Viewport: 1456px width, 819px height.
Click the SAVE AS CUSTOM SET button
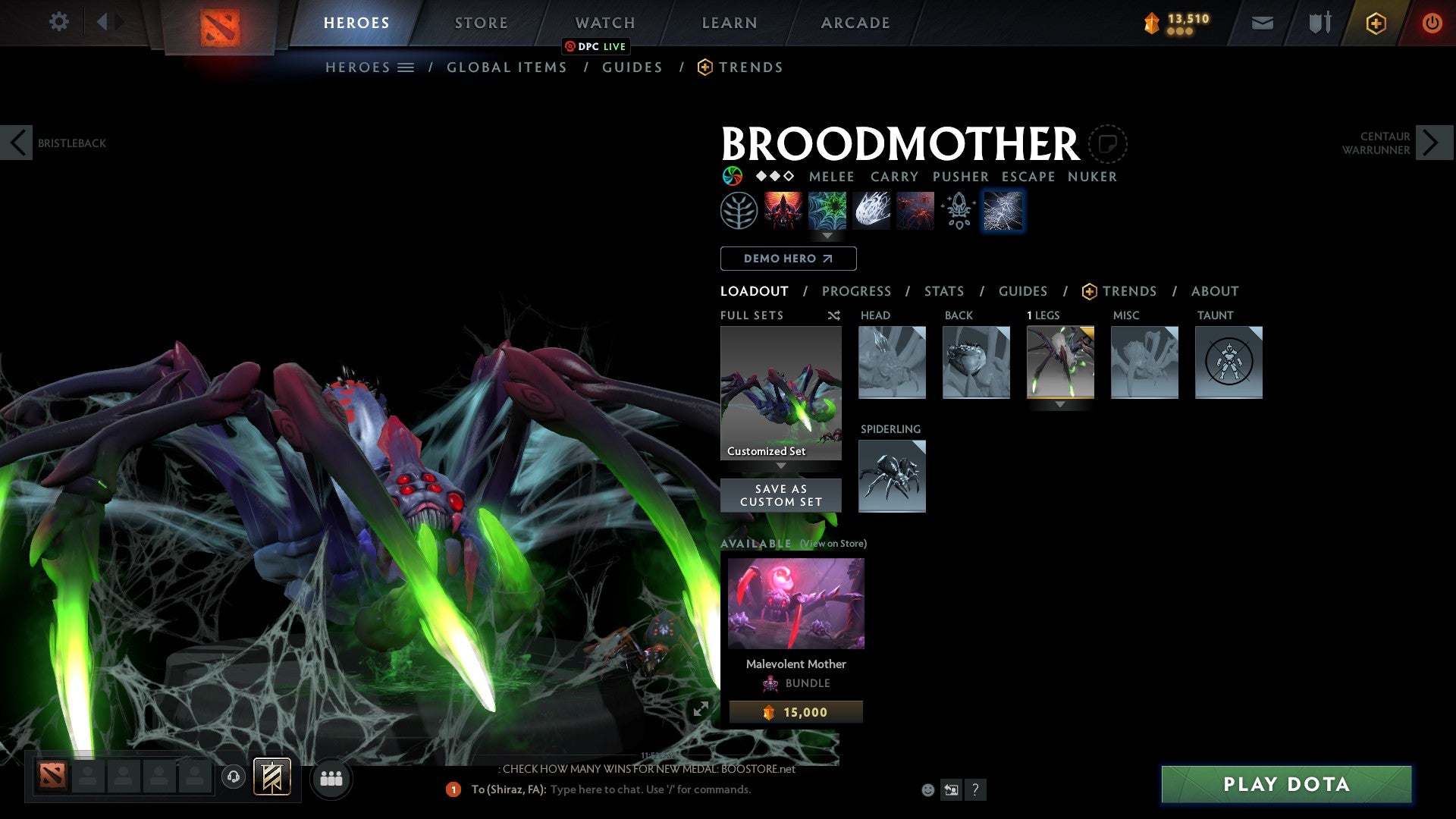click(780, 494)
